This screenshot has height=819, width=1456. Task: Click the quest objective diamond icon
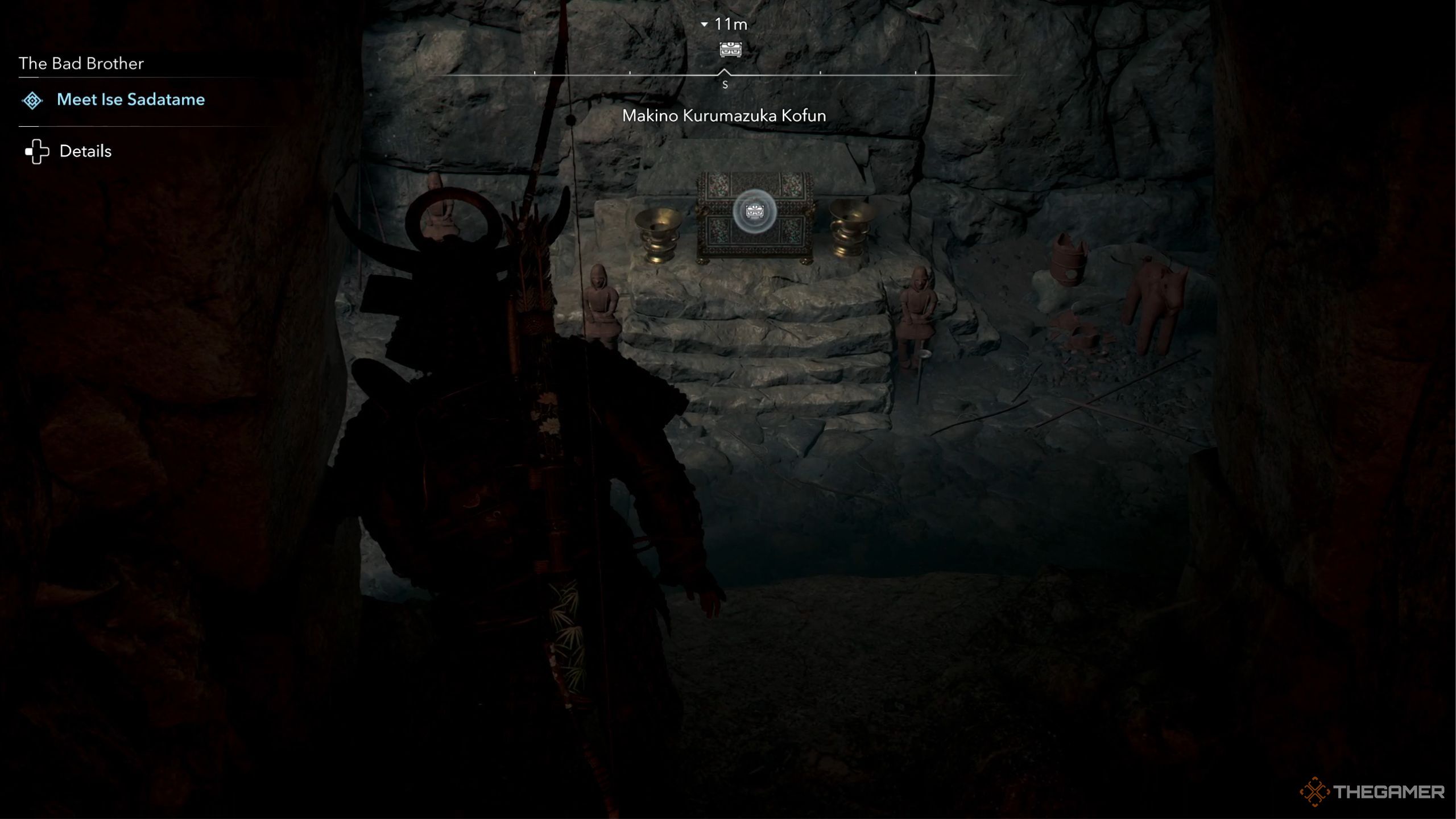click(x=32, y=101)
